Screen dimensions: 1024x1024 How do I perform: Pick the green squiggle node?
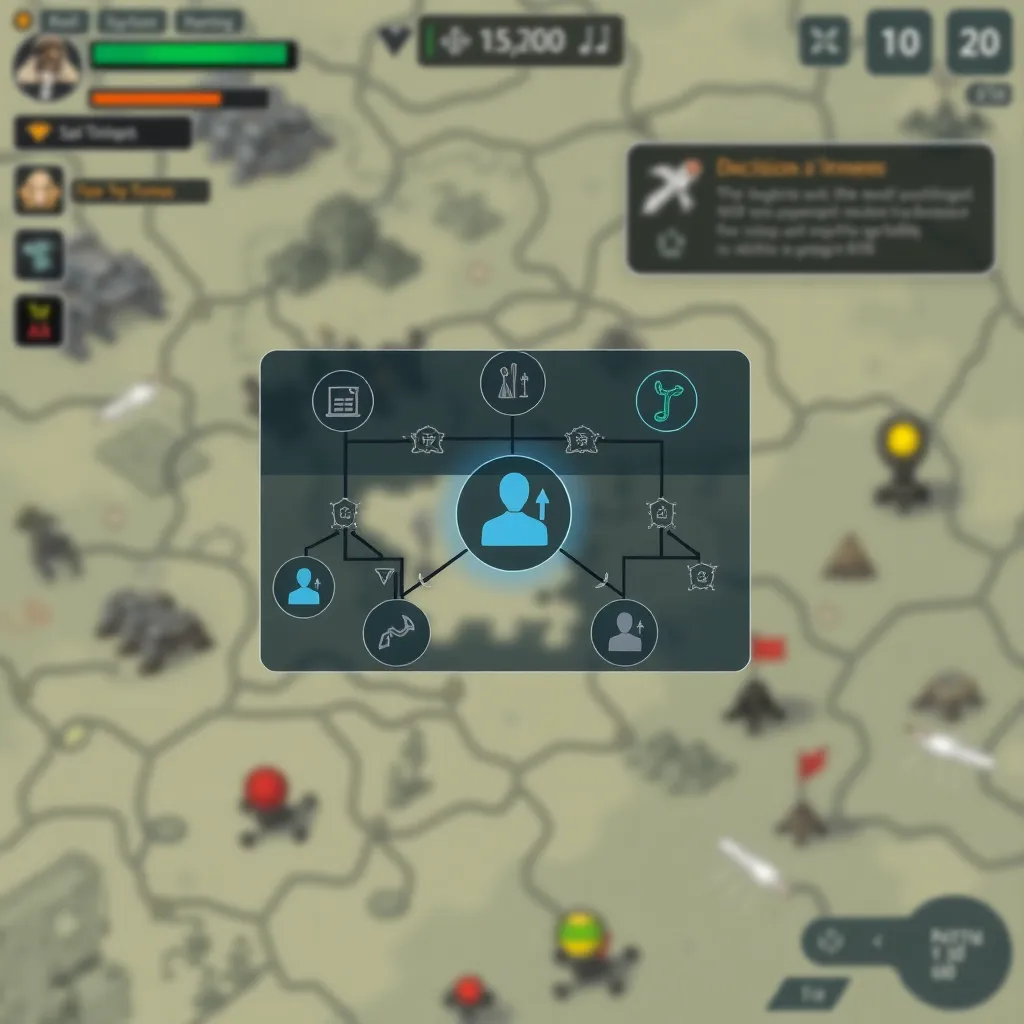point(666,401)
